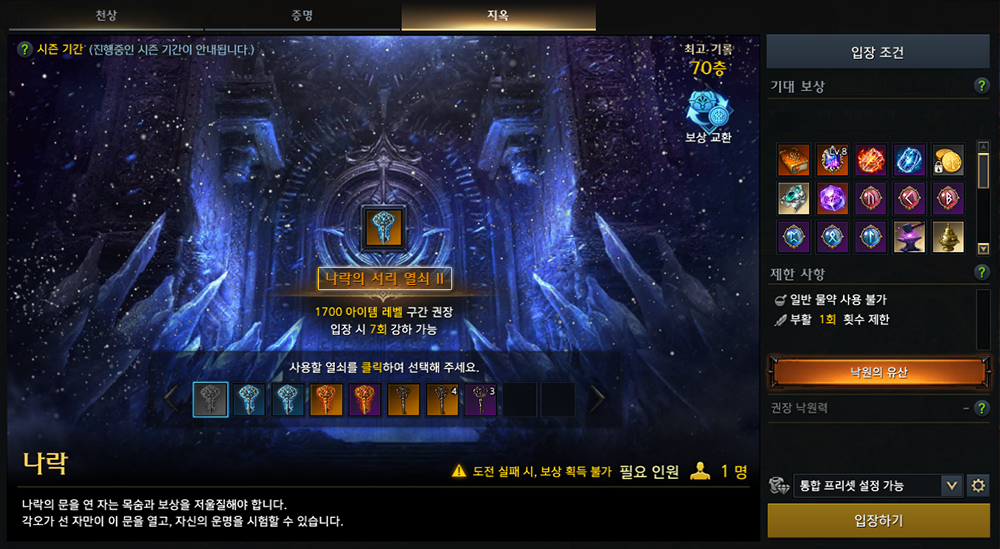Viewport: 1000px width, 549px height.
Task: Click the help icon next to 기대 보상
Action: click(981, 86)
